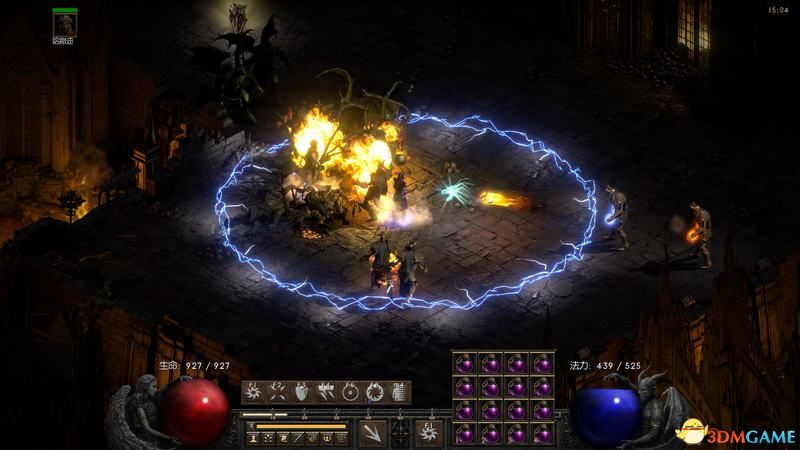Select the F6 swirl skill icon

click(x=374, y=391)
